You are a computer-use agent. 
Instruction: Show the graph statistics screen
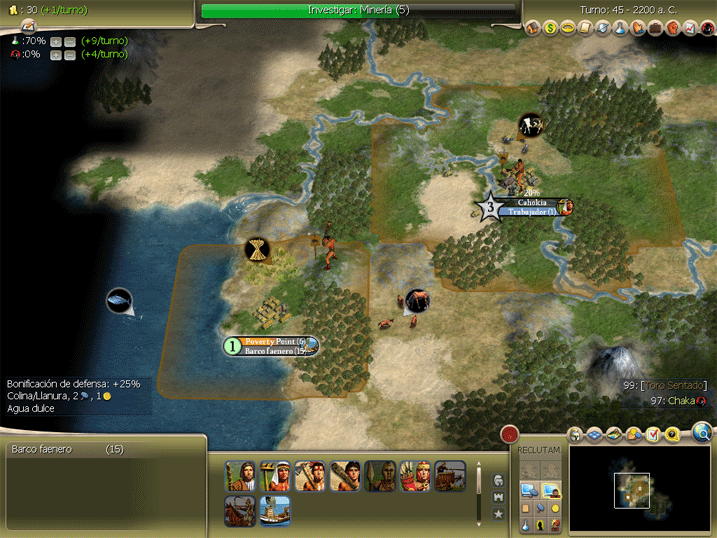click(690, 27)
